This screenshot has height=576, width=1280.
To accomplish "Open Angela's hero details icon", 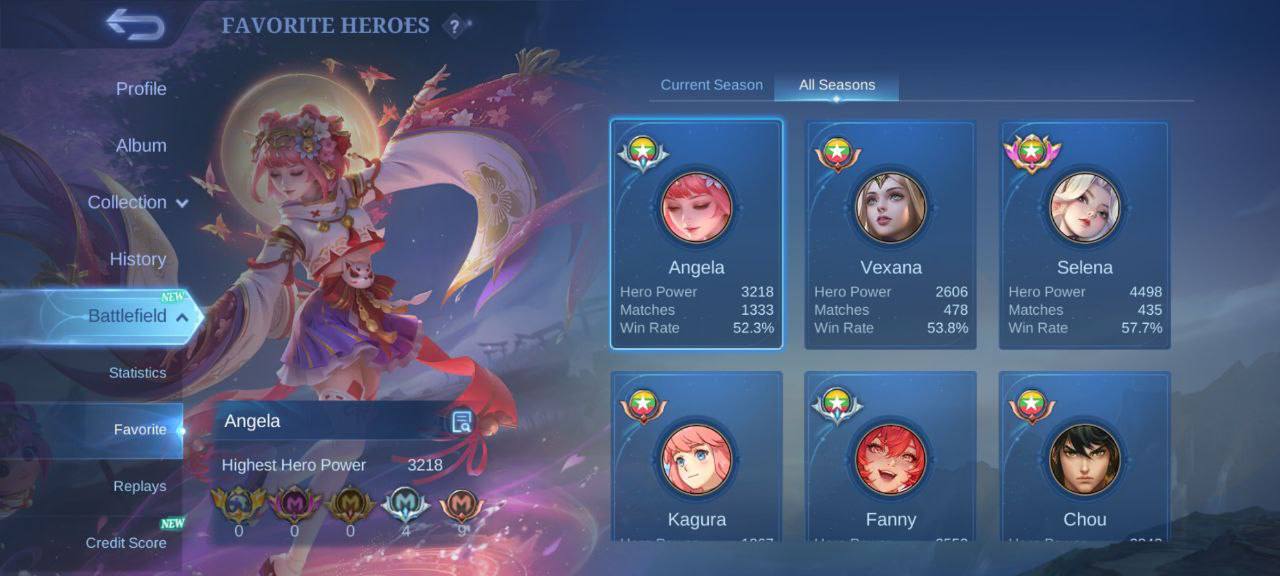I will [x=461, y=422].
